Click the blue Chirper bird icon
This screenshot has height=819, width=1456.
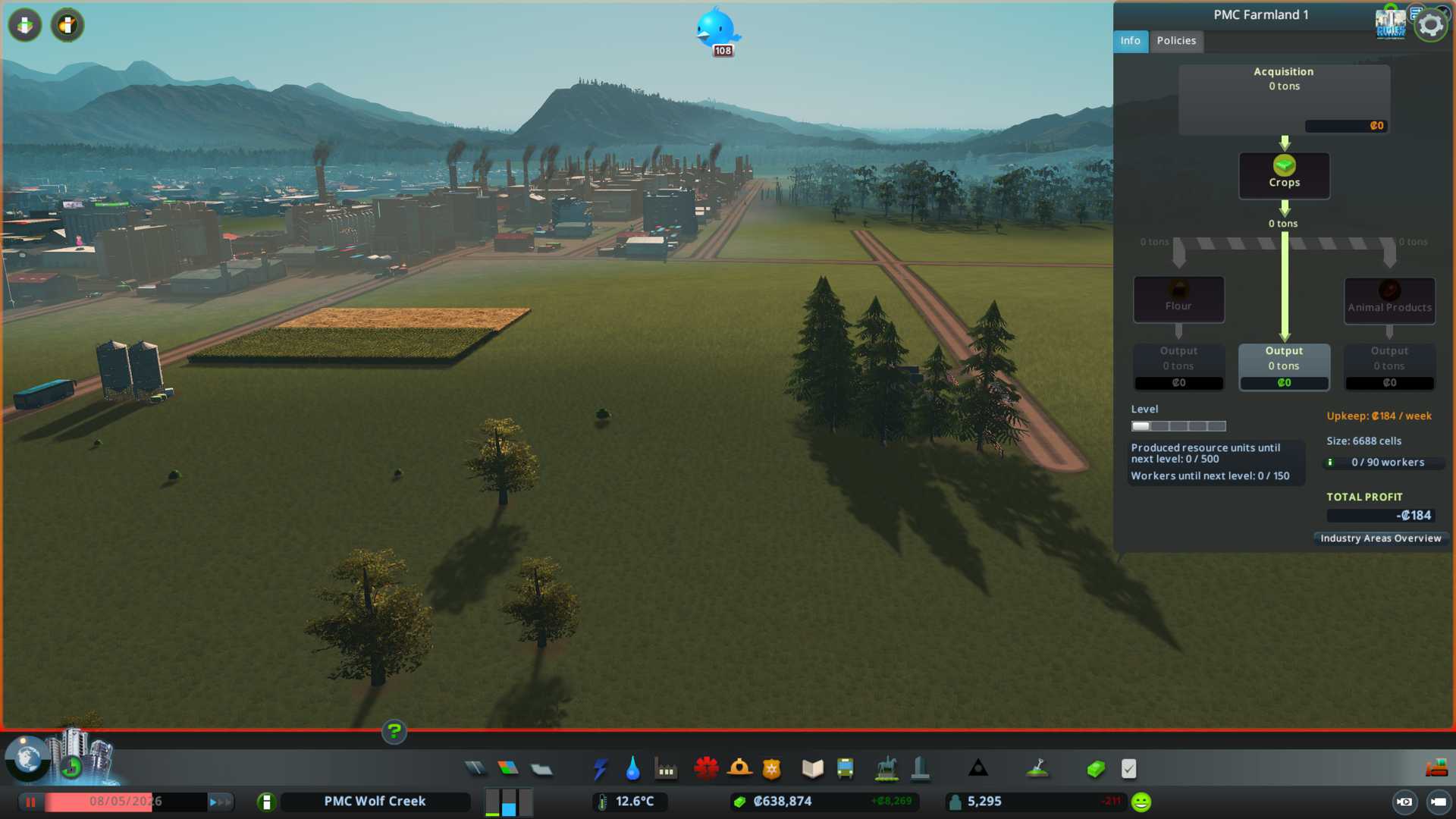pyautogui.click(x=716, y=30)
